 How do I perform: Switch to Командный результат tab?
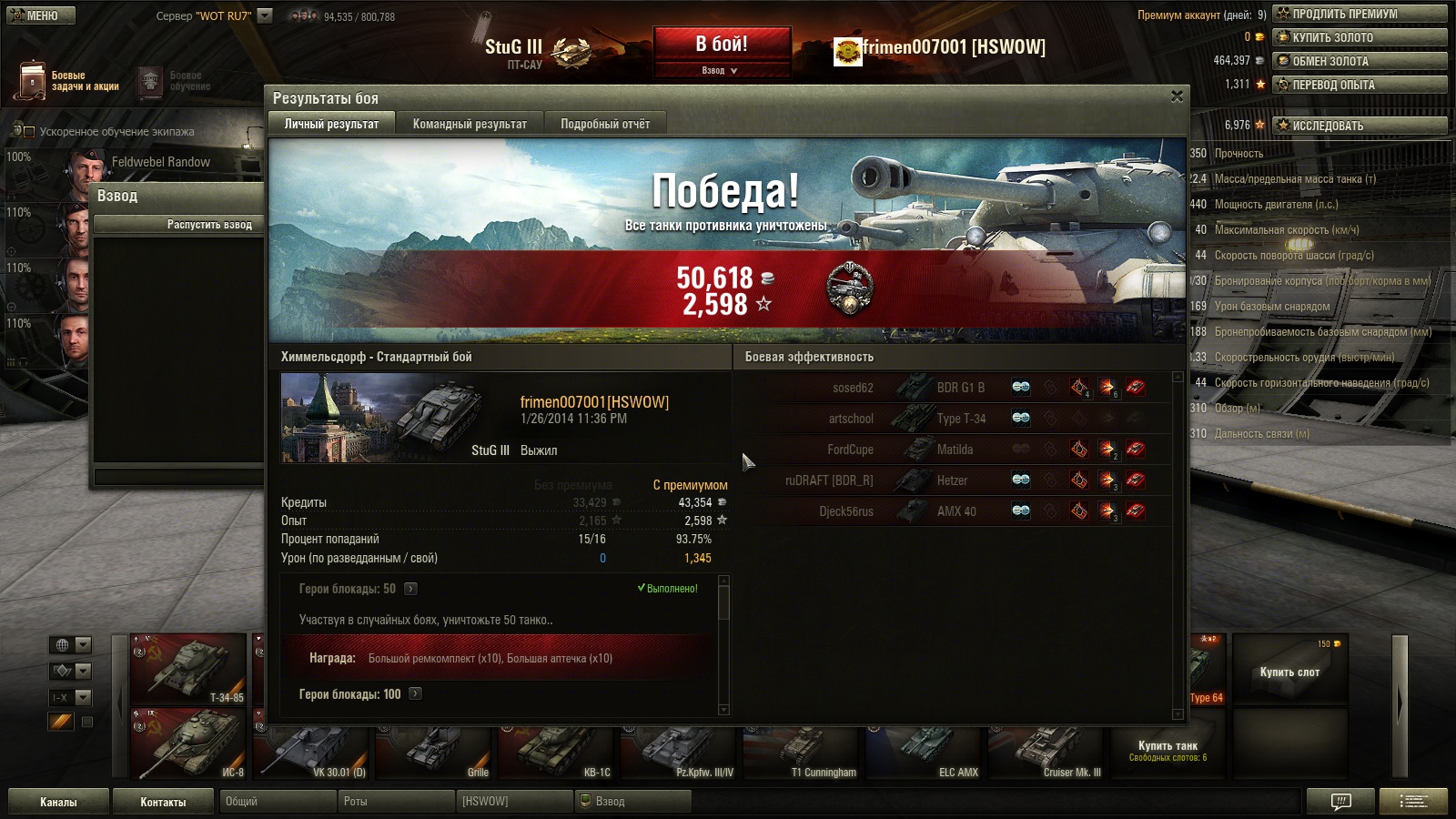coord(470,124)
